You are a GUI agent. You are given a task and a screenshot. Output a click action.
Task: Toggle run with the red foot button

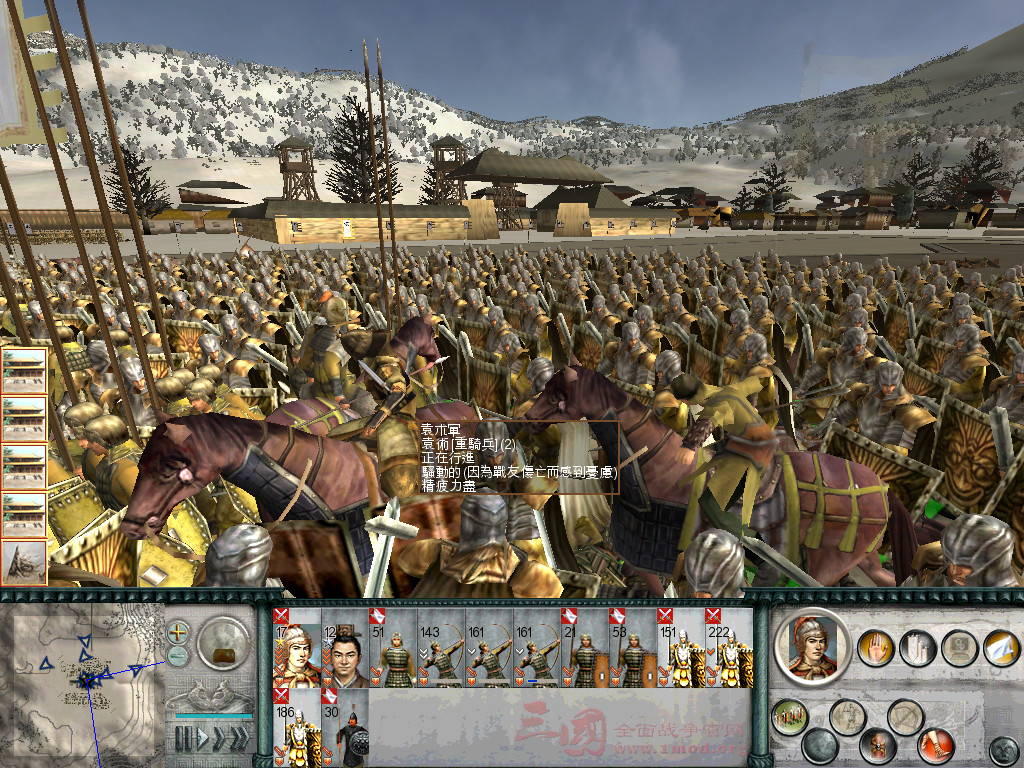coord(936,746)
